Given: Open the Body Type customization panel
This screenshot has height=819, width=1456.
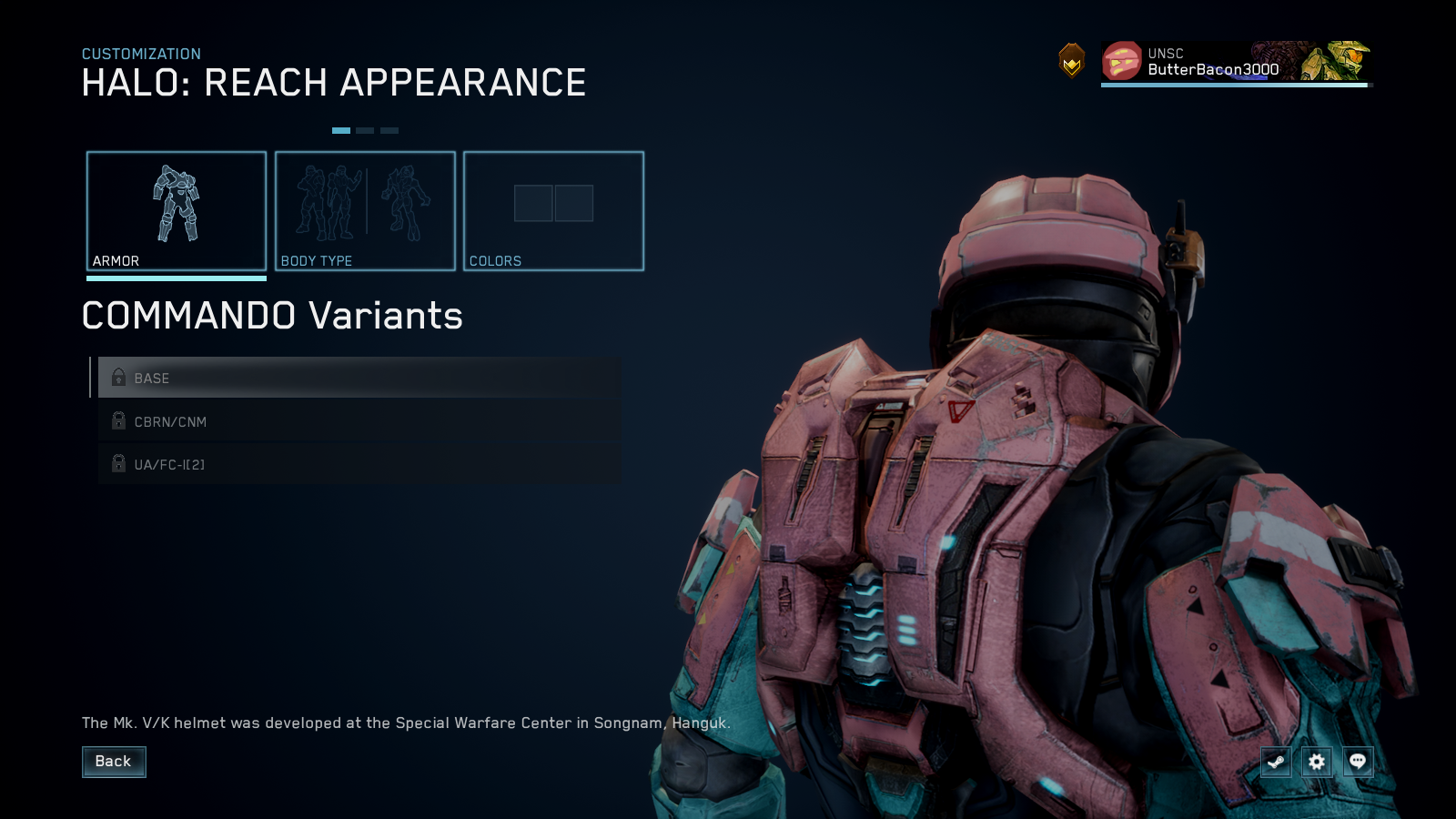Looking at the screenshot, I should (x=365, y=209).
